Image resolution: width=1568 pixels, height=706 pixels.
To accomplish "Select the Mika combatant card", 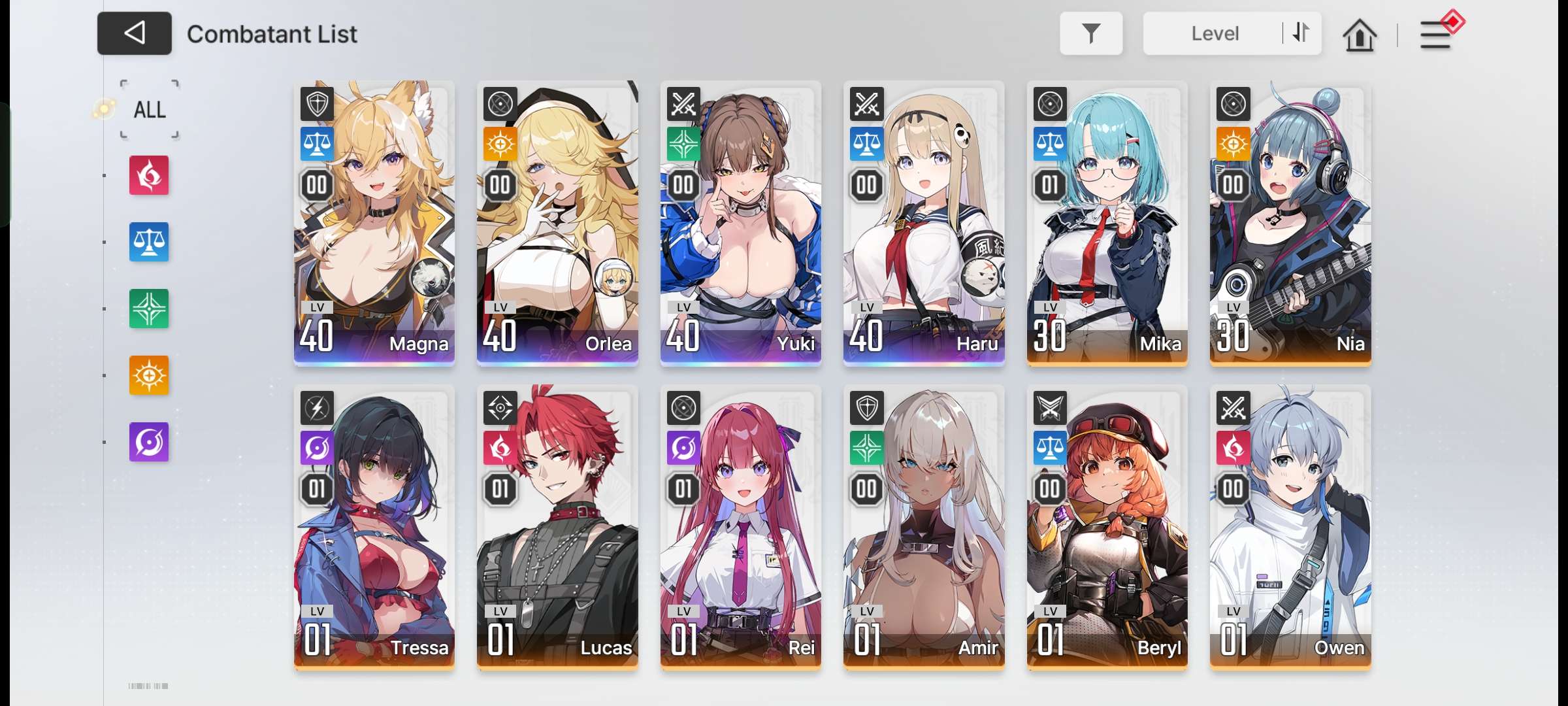I will (x=1107, y=222).
